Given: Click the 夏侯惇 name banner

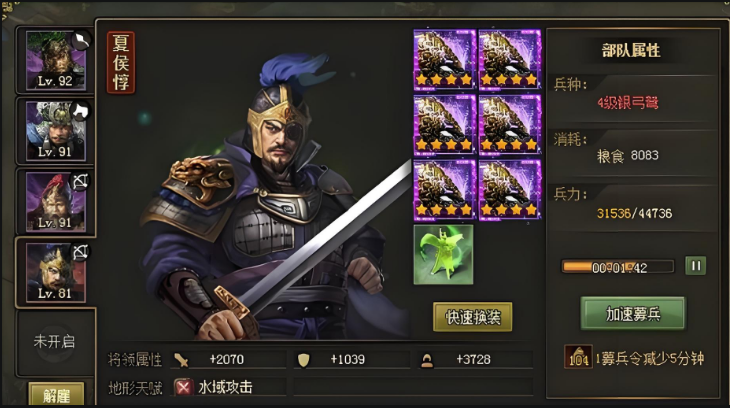Looking at the screenshot, I should 121,62.
